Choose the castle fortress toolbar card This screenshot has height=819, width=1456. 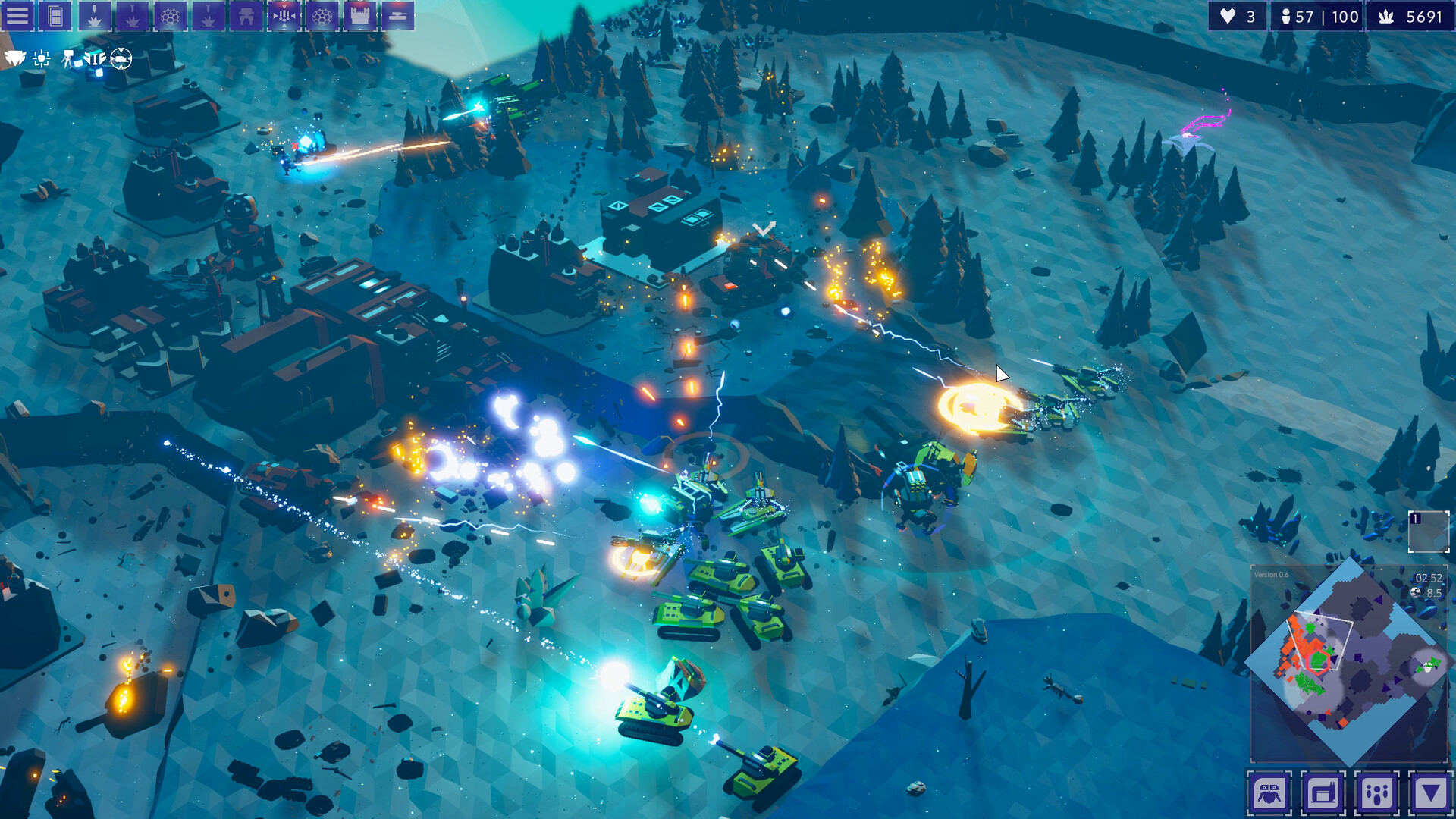[x=359, y=16]
